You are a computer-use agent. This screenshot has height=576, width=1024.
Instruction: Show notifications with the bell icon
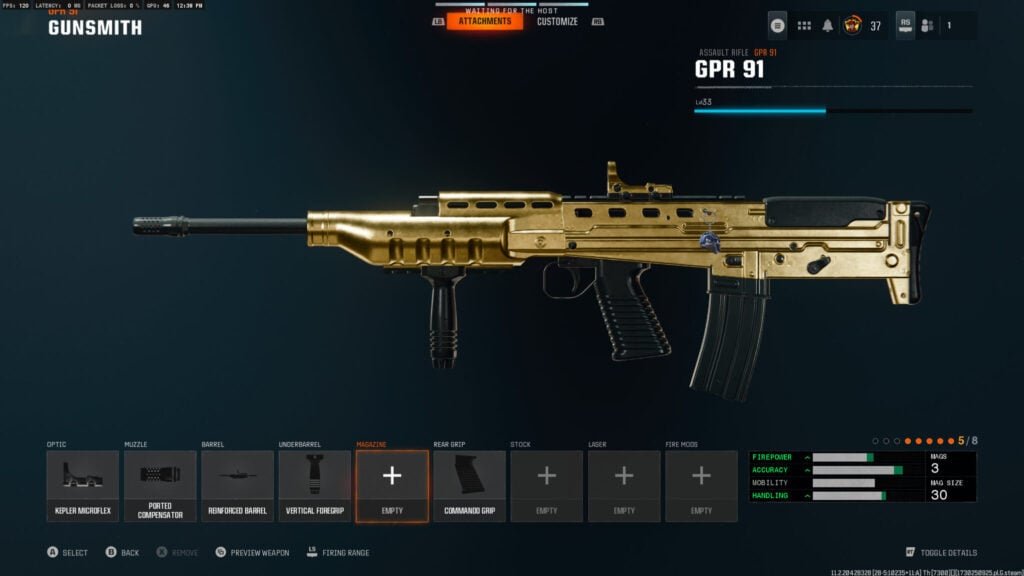[828, 26]
